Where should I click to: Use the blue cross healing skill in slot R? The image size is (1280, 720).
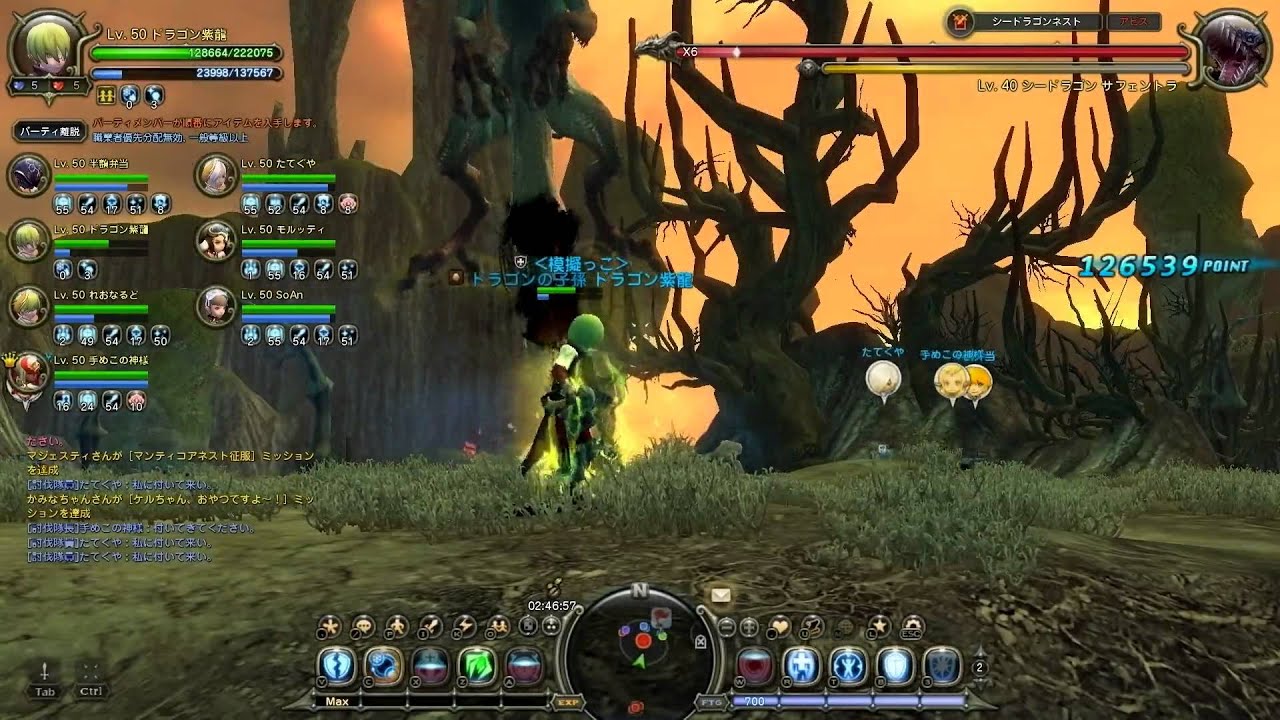pos(802,666)
